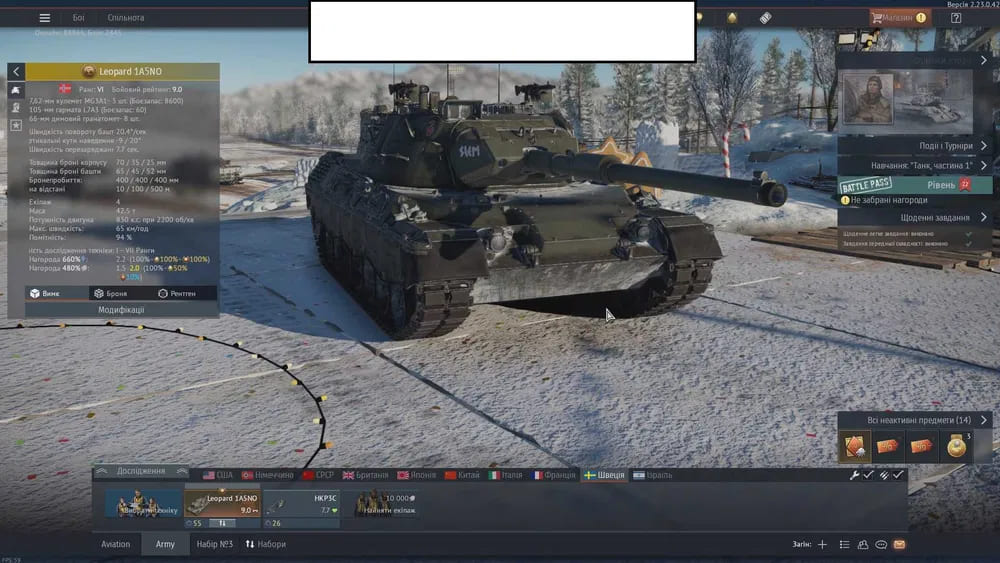Click the question mark help button

[x=956, y=17]
